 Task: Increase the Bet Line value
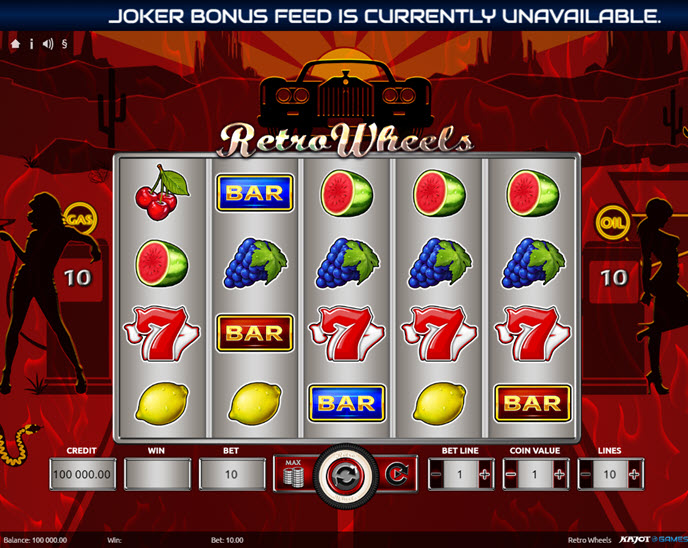485,474
